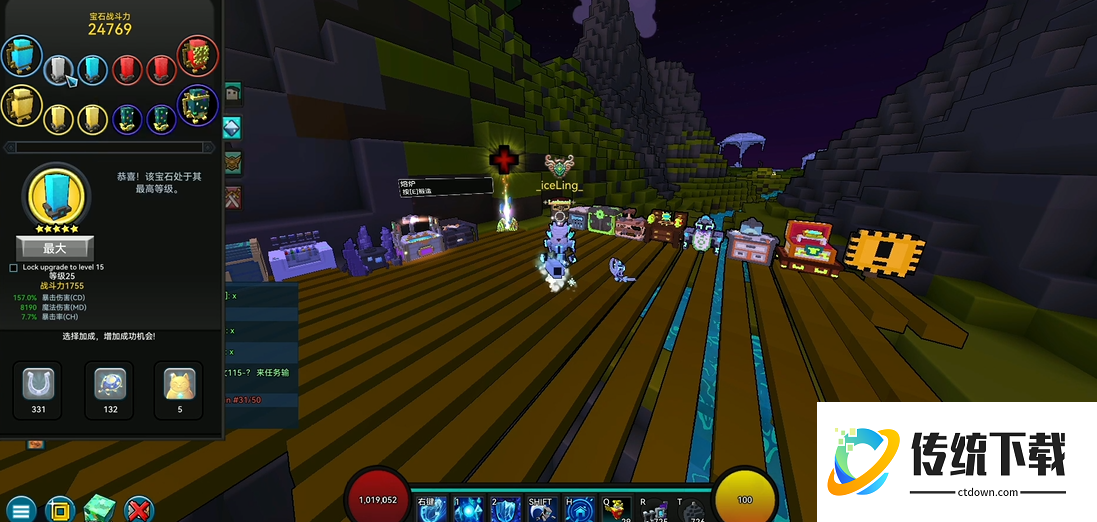
Task: Switch to the crossed swords side tab
Action: (233, 197)
